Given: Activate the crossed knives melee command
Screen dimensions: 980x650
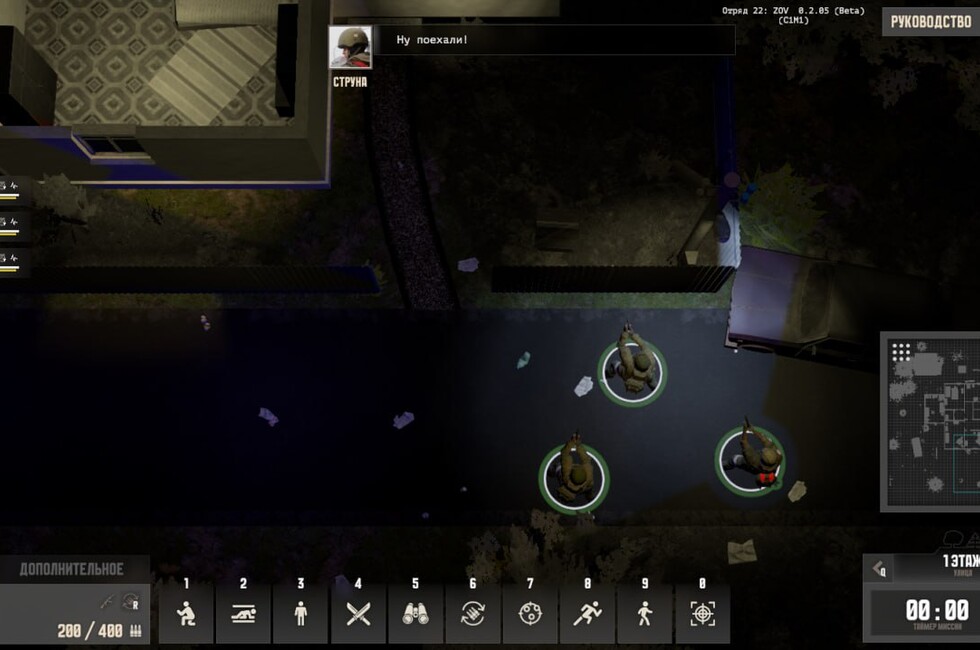Looking at the screenshot, I should coord(358,614).
